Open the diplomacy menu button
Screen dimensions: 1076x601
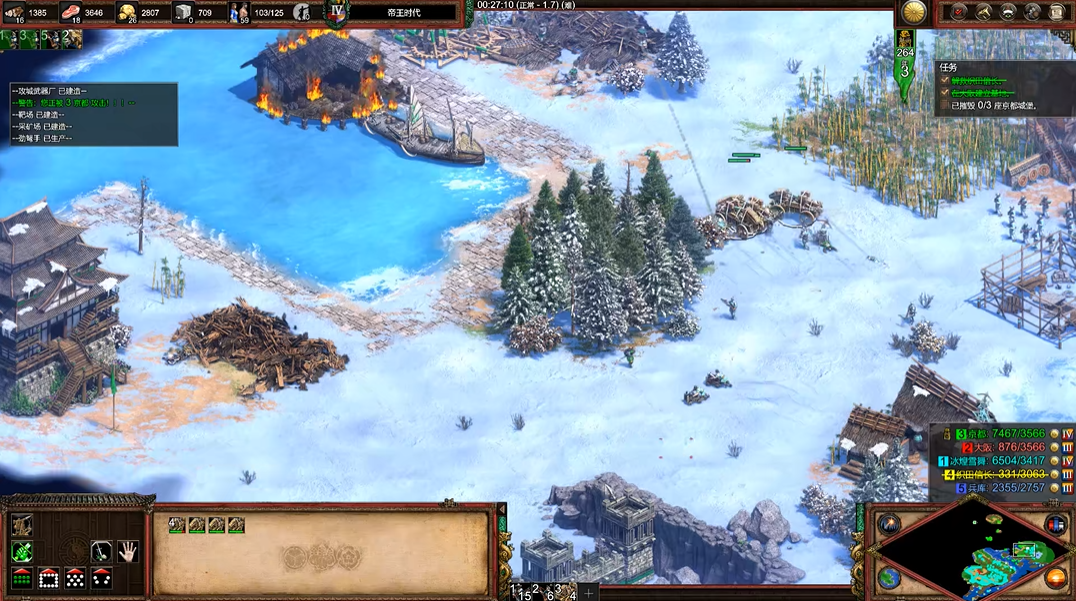tap(1008, 12)
